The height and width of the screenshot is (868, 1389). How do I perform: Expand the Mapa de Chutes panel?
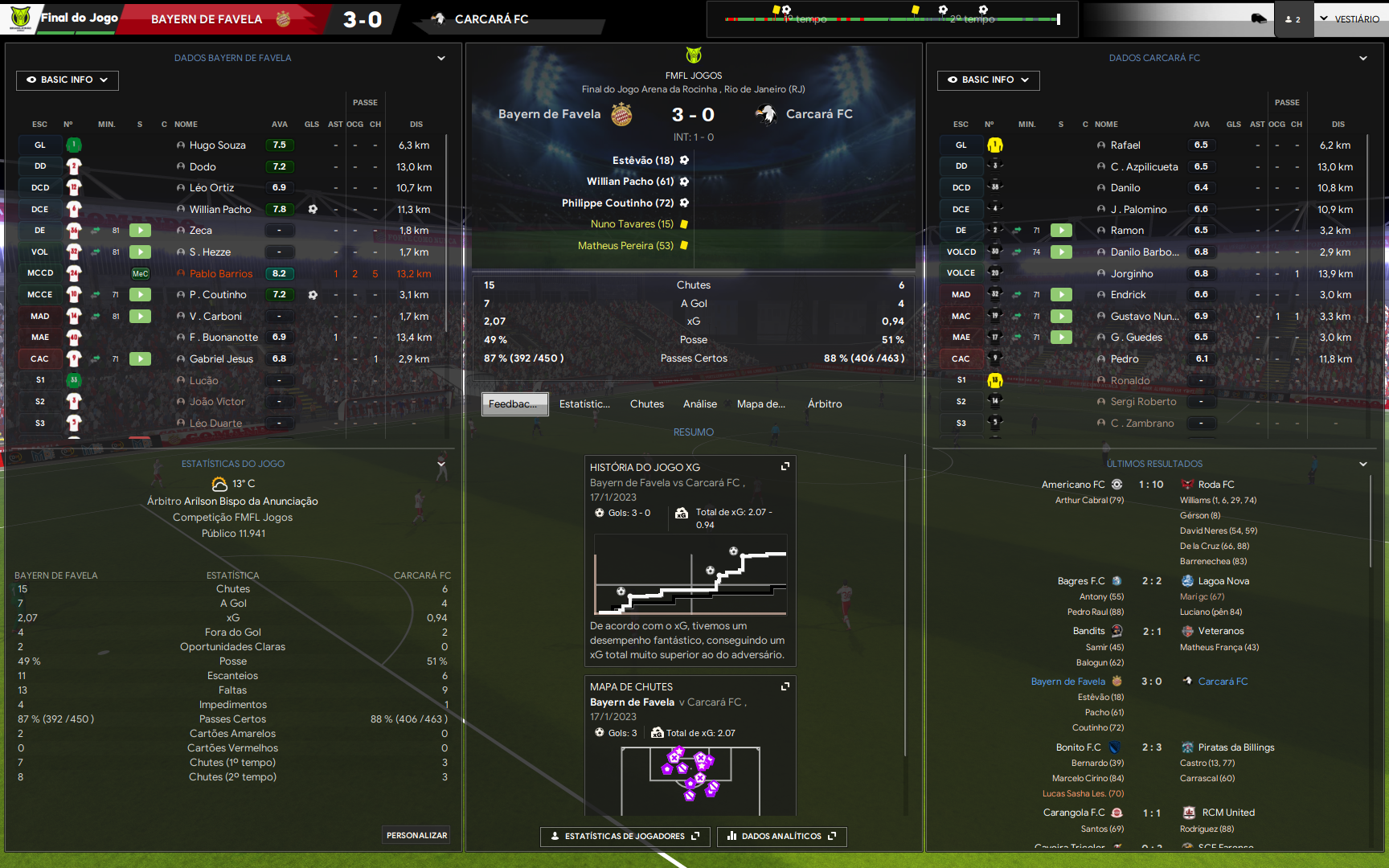[x=785, y=686]
